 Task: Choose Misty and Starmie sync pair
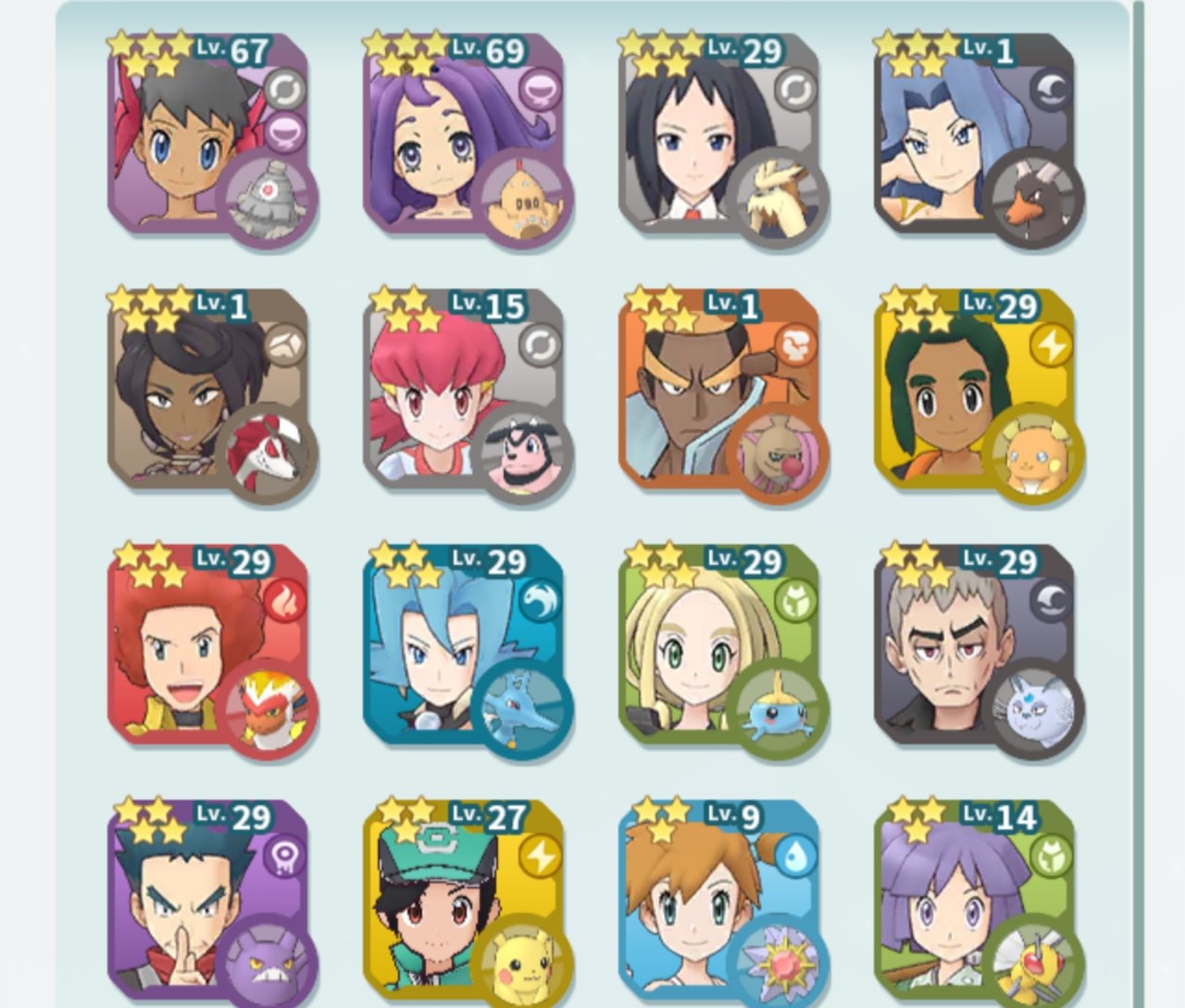[x=719, y=901]
